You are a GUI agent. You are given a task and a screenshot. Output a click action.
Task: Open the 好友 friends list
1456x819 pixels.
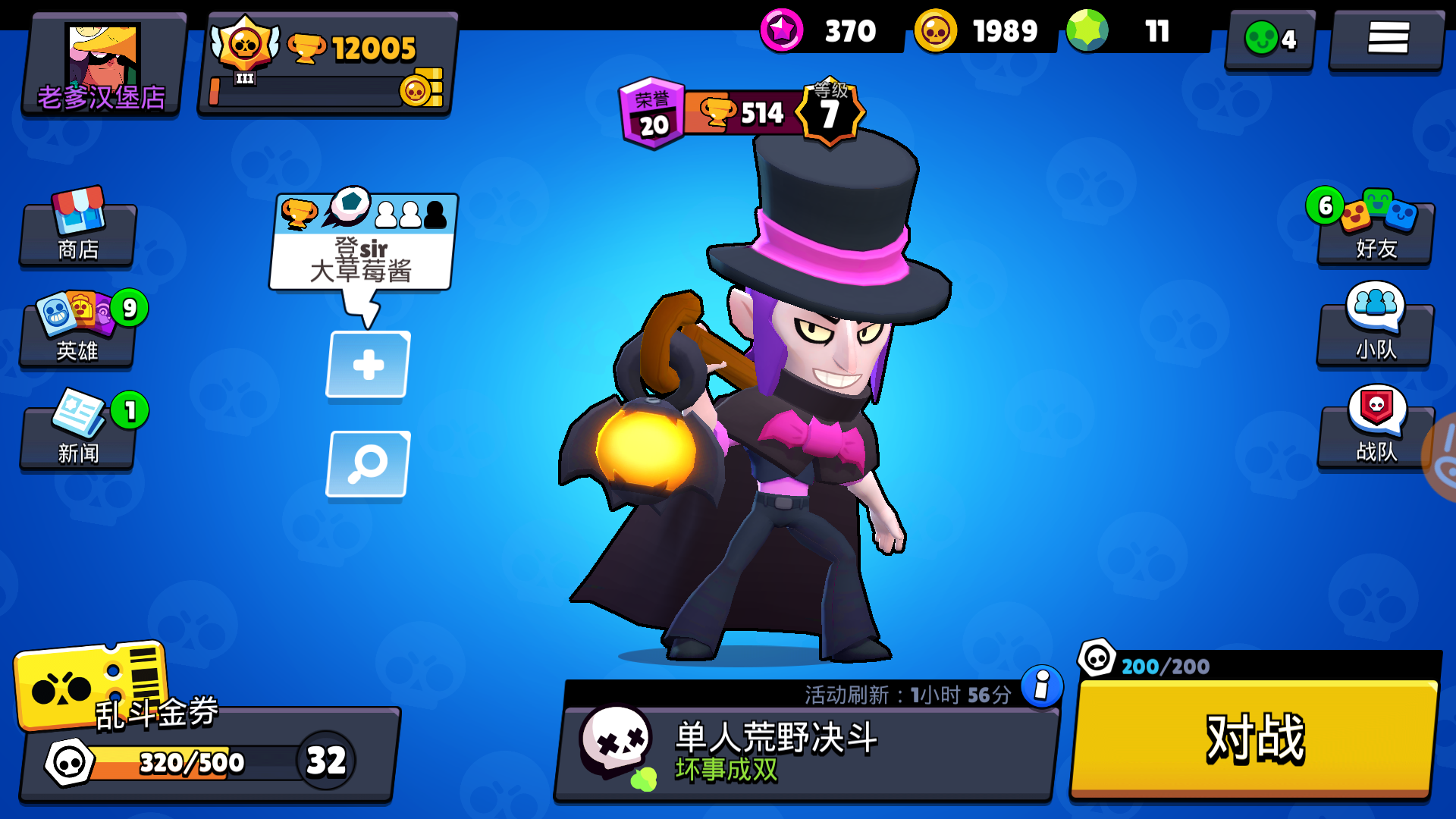(x=1374, y=231)
